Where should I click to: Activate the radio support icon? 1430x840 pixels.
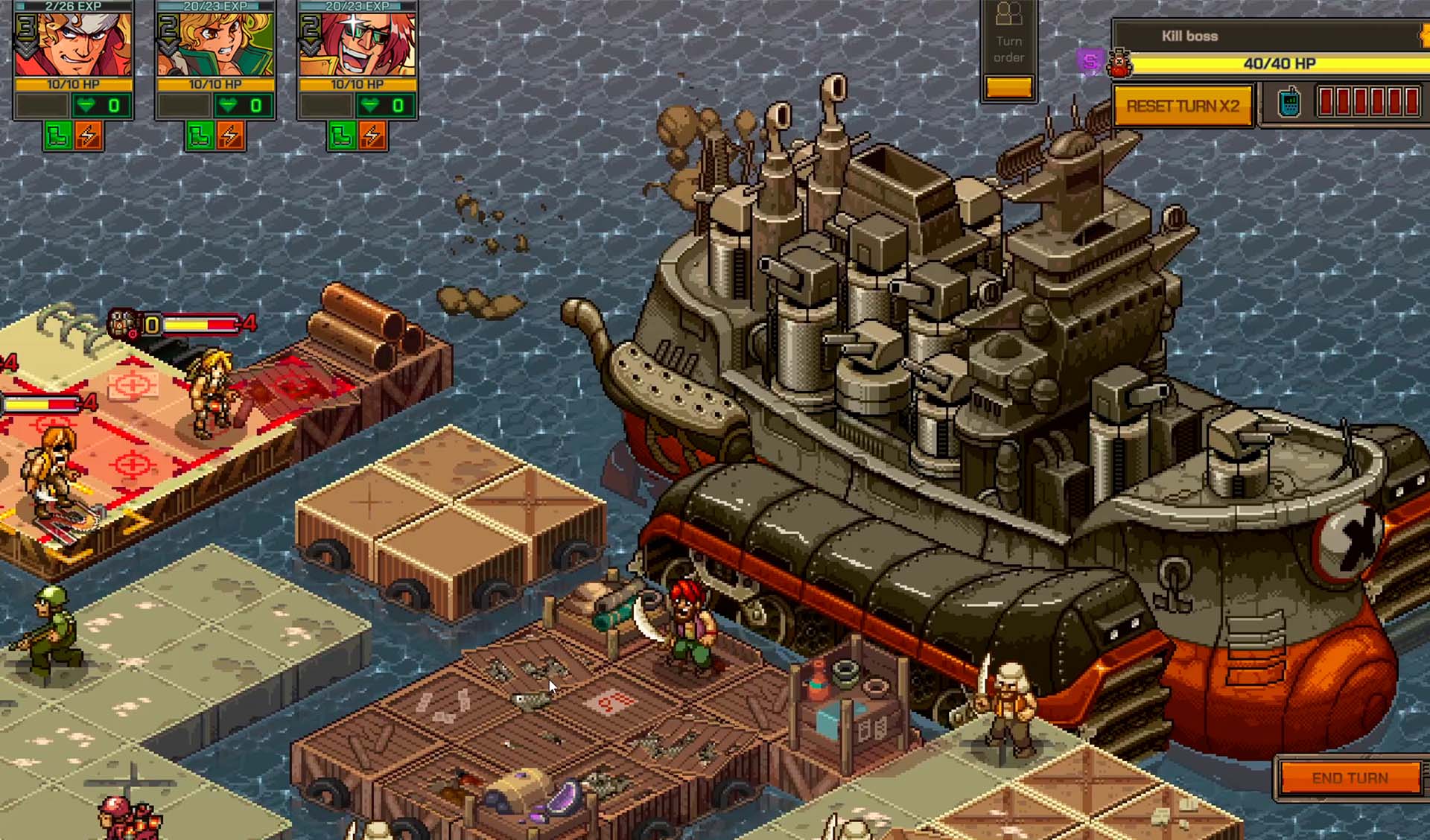(1288, 103)
